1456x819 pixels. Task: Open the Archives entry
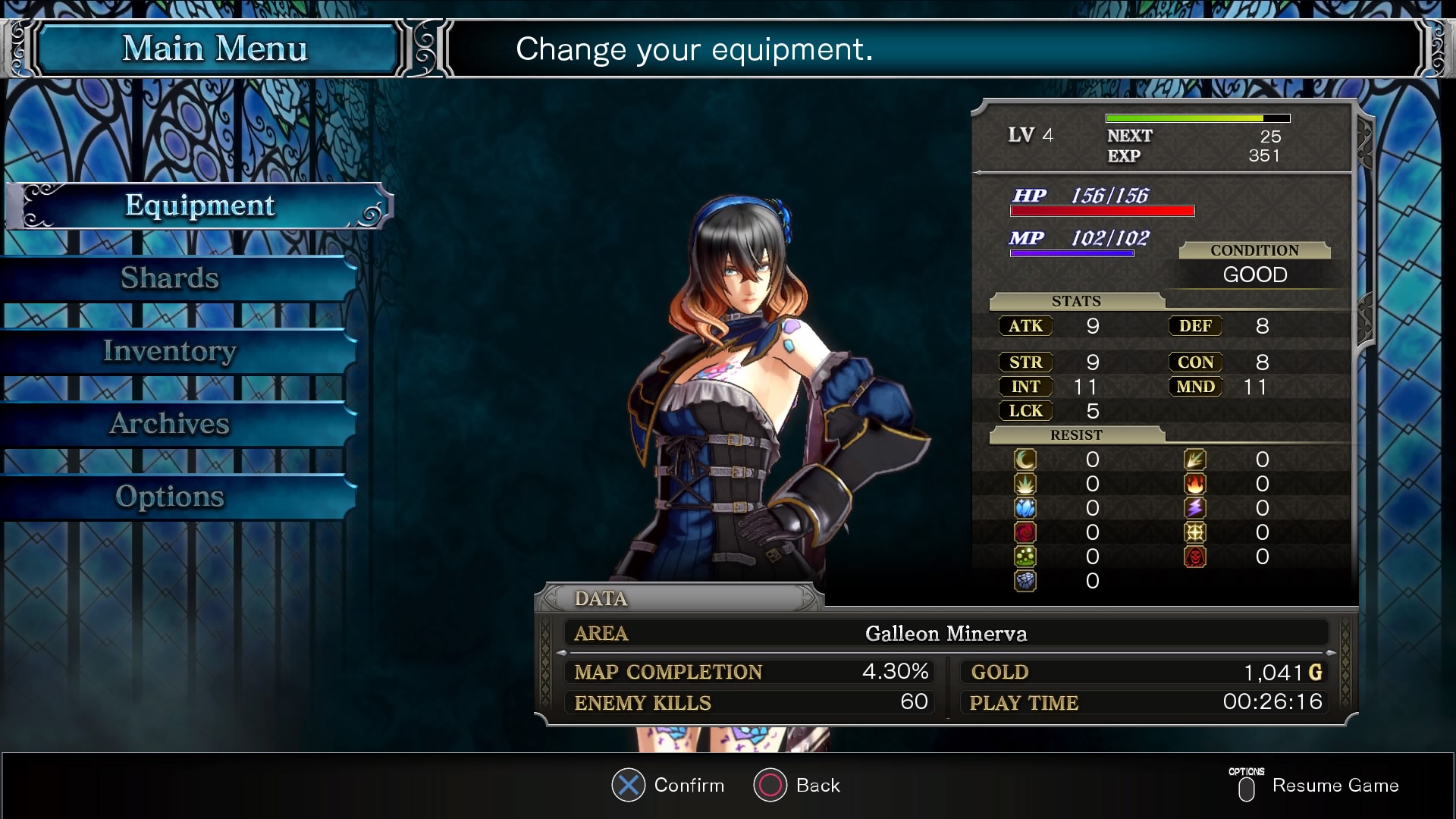[x=170, y=424]
